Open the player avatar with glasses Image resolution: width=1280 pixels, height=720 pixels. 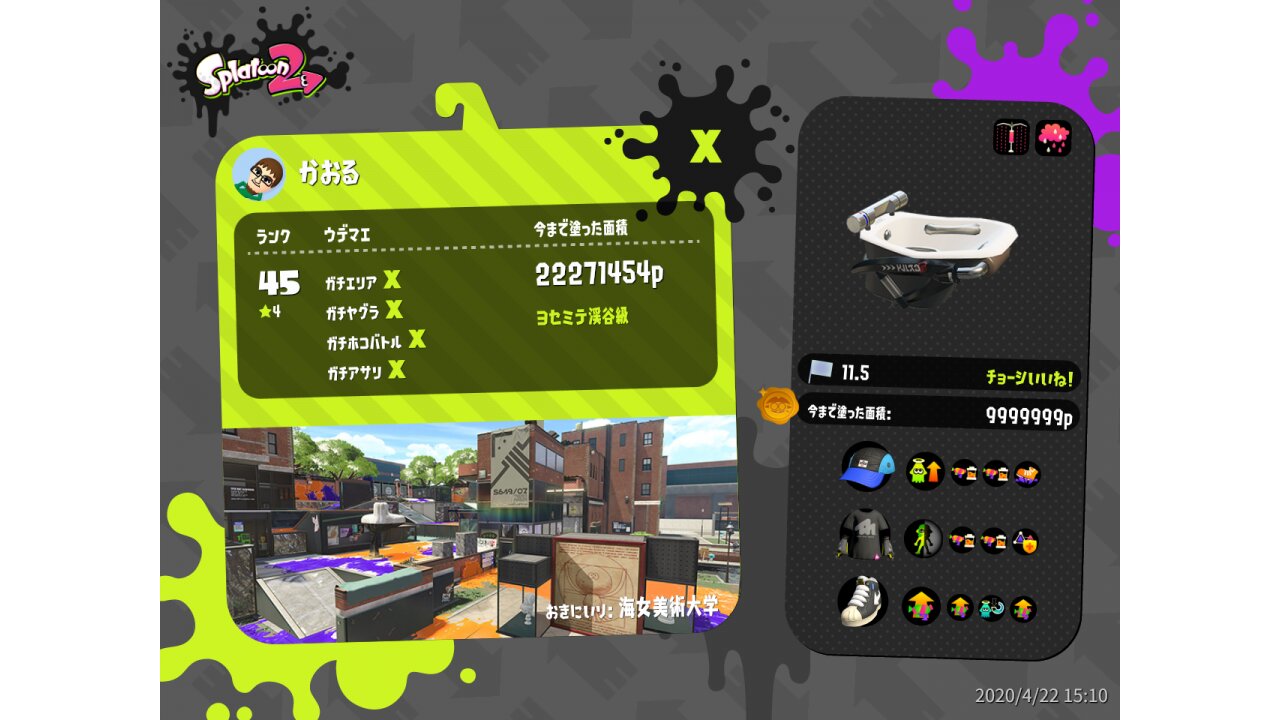point(259,175)
